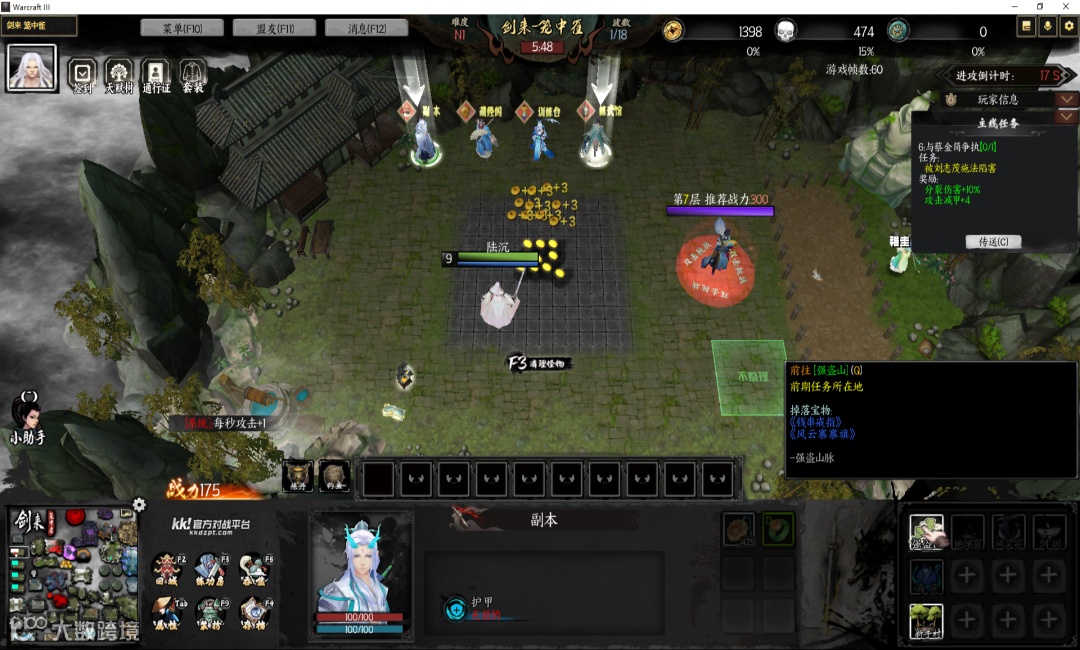Image resolution: width=1080 pixels, height=650 pixels.
Task: Go to the 练功房 training room
Action: click(x=210, y=568)
